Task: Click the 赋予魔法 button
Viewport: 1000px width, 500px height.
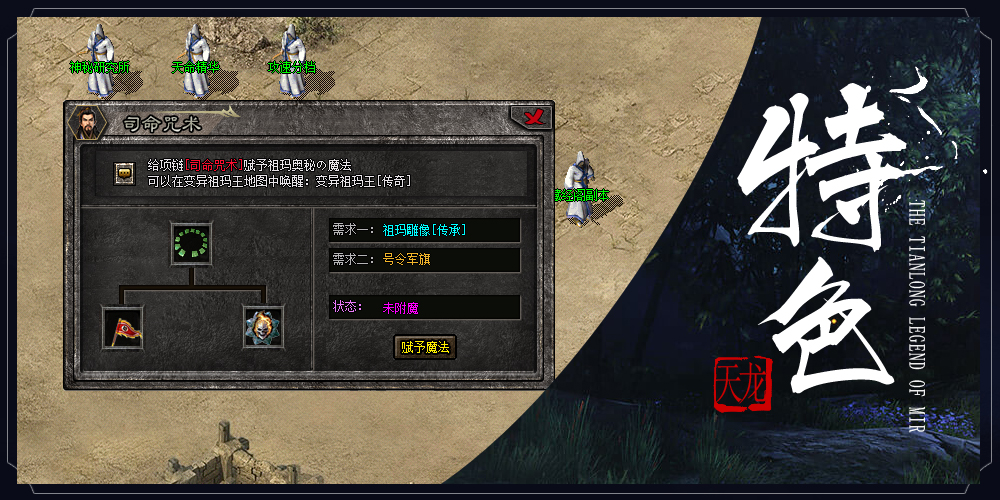Action: (425, 347)
